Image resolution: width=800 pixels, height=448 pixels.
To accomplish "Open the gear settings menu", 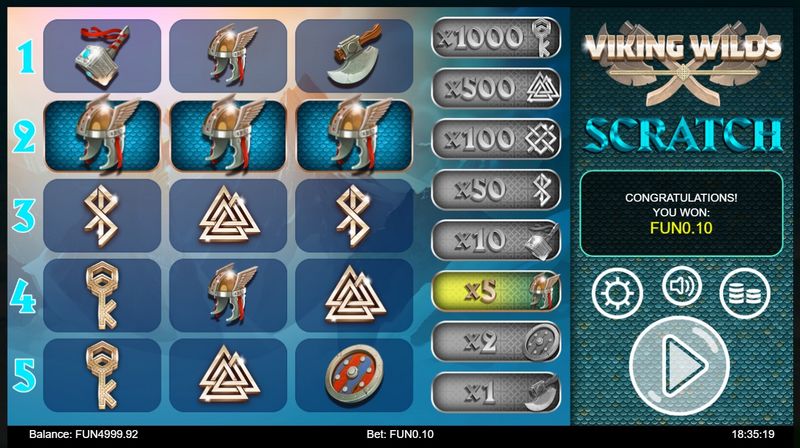I will point(616,291).
